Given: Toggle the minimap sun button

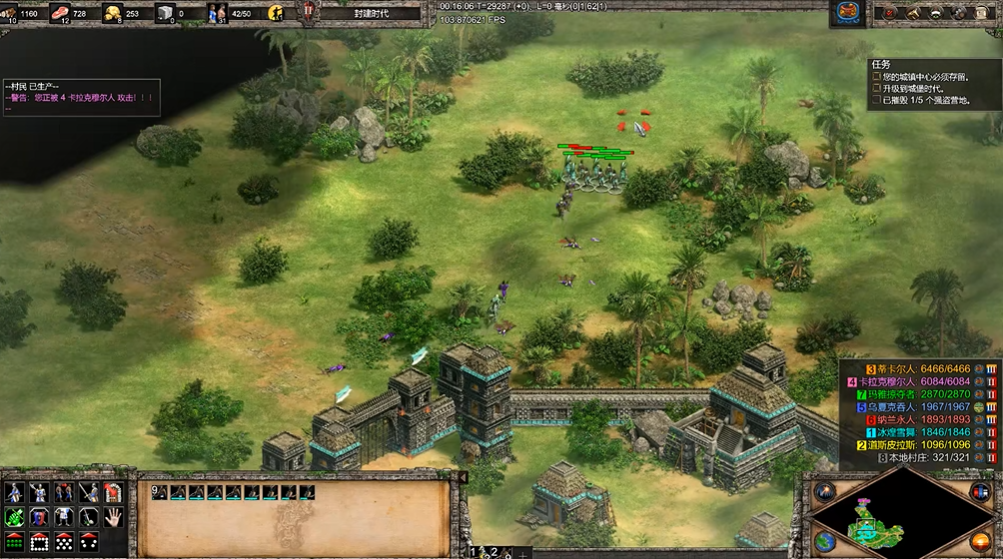Looking at the screenshot, I should click(979, 541).
